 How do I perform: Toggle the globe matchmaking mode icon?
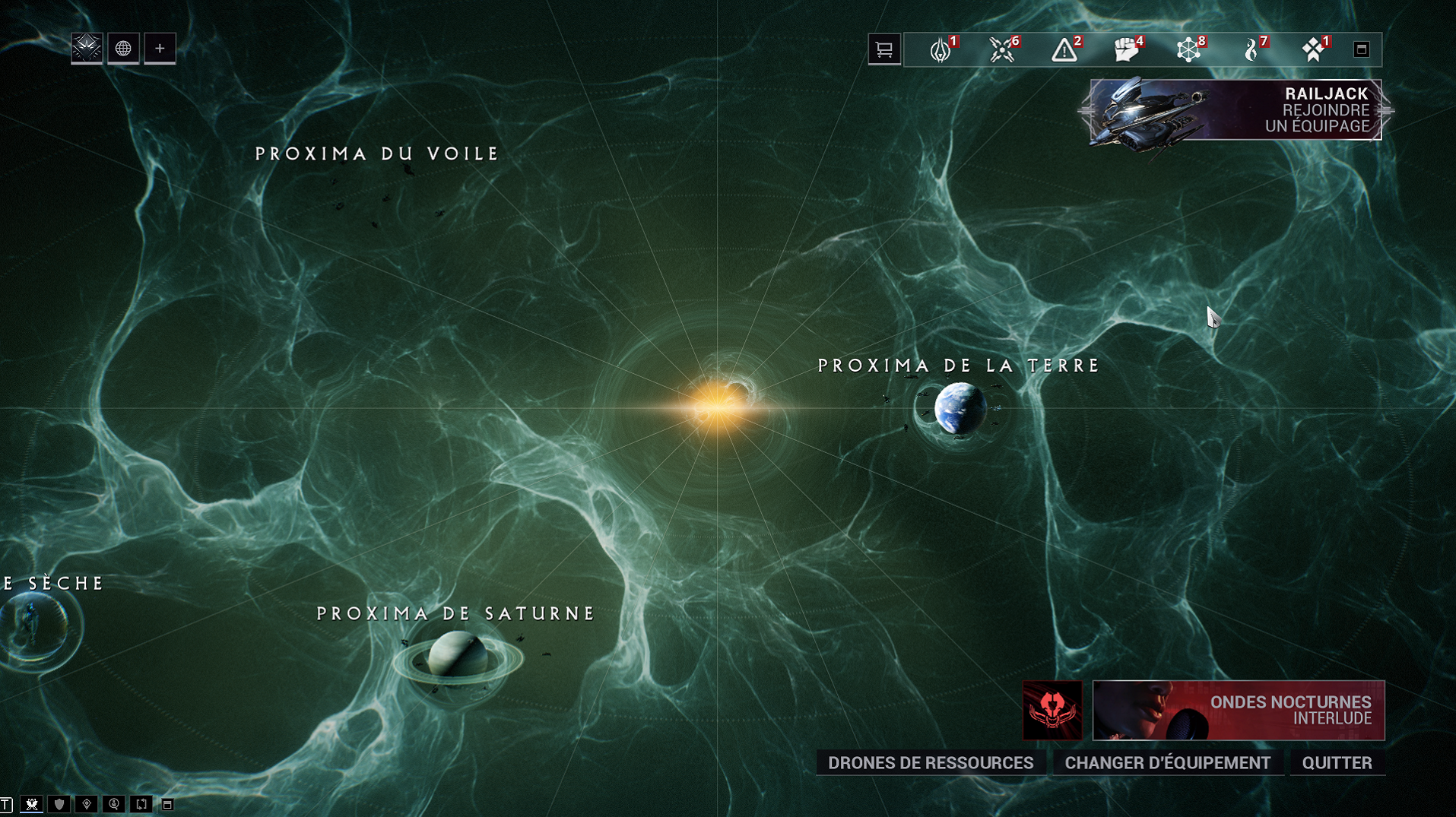(123, 49)
